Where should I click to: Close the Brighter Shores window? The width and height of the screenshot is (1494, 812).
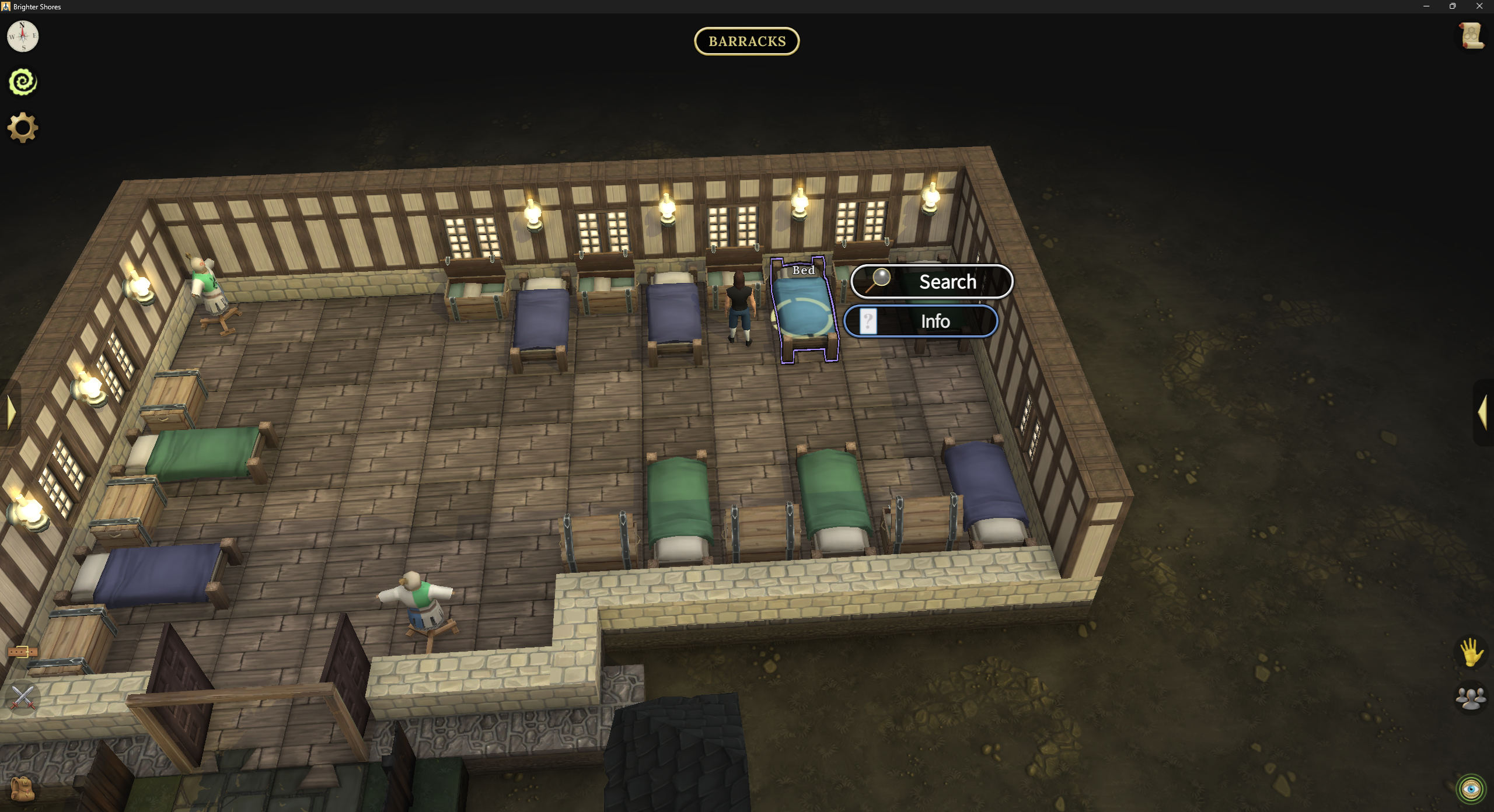[1479, 6]
